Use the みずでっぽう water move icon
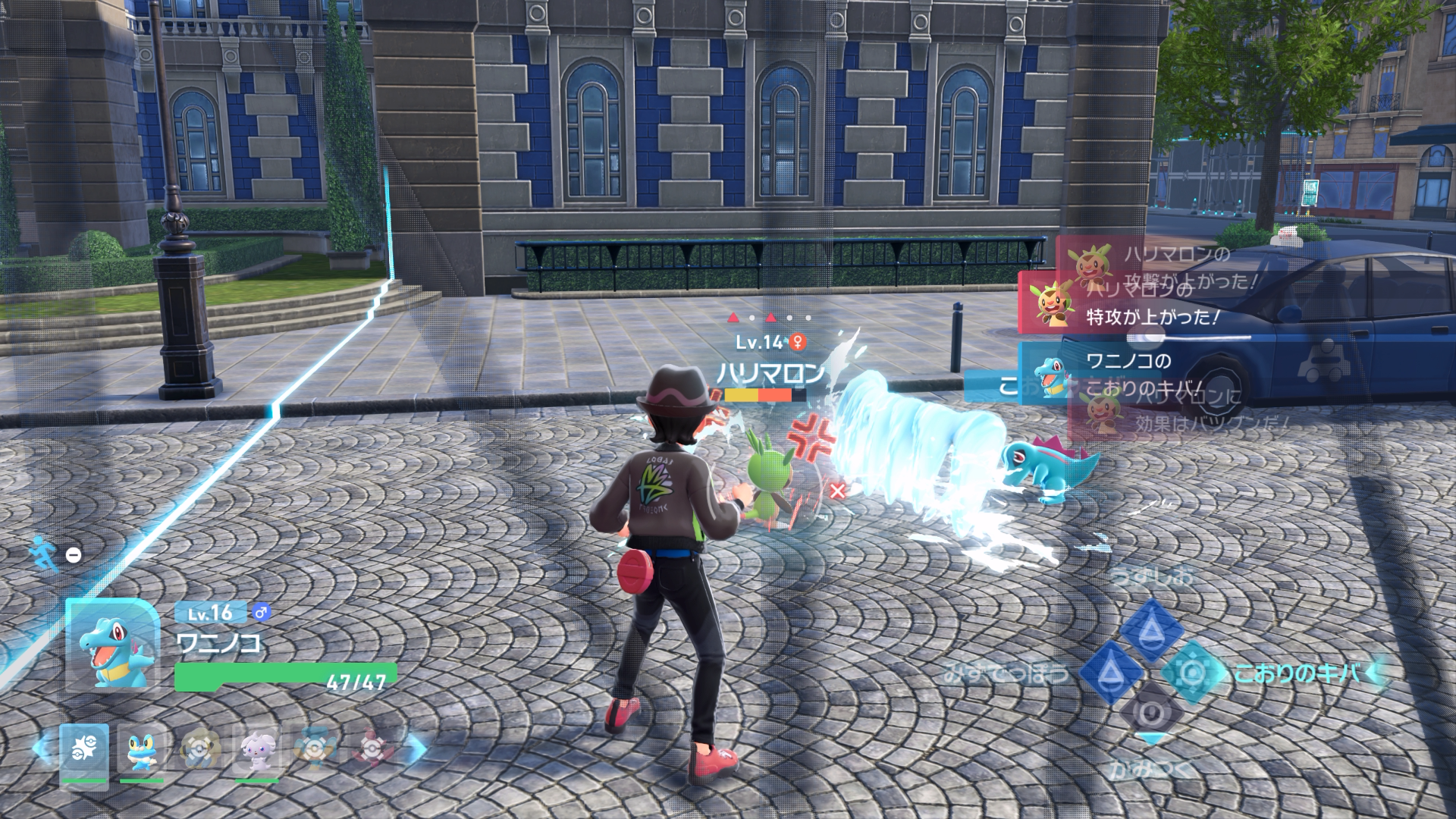 click(x=1110, y=672)
